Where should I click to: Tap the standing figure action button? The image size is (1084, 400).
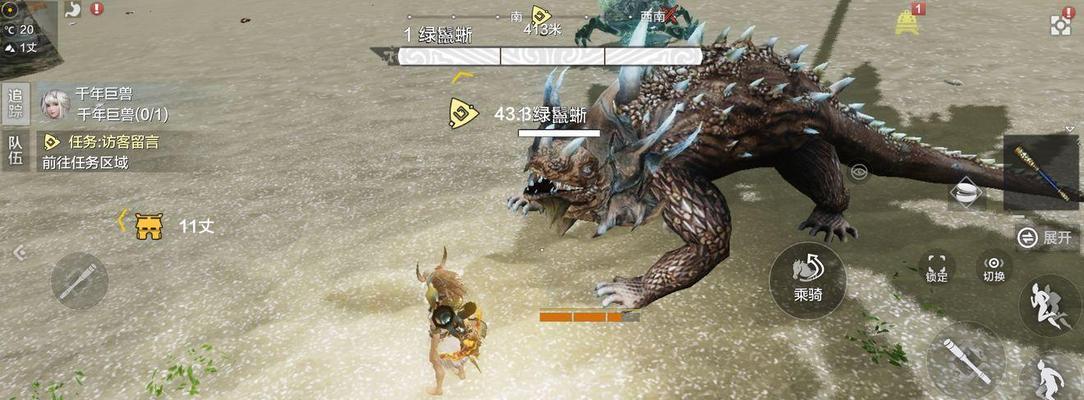[1050, 380]
